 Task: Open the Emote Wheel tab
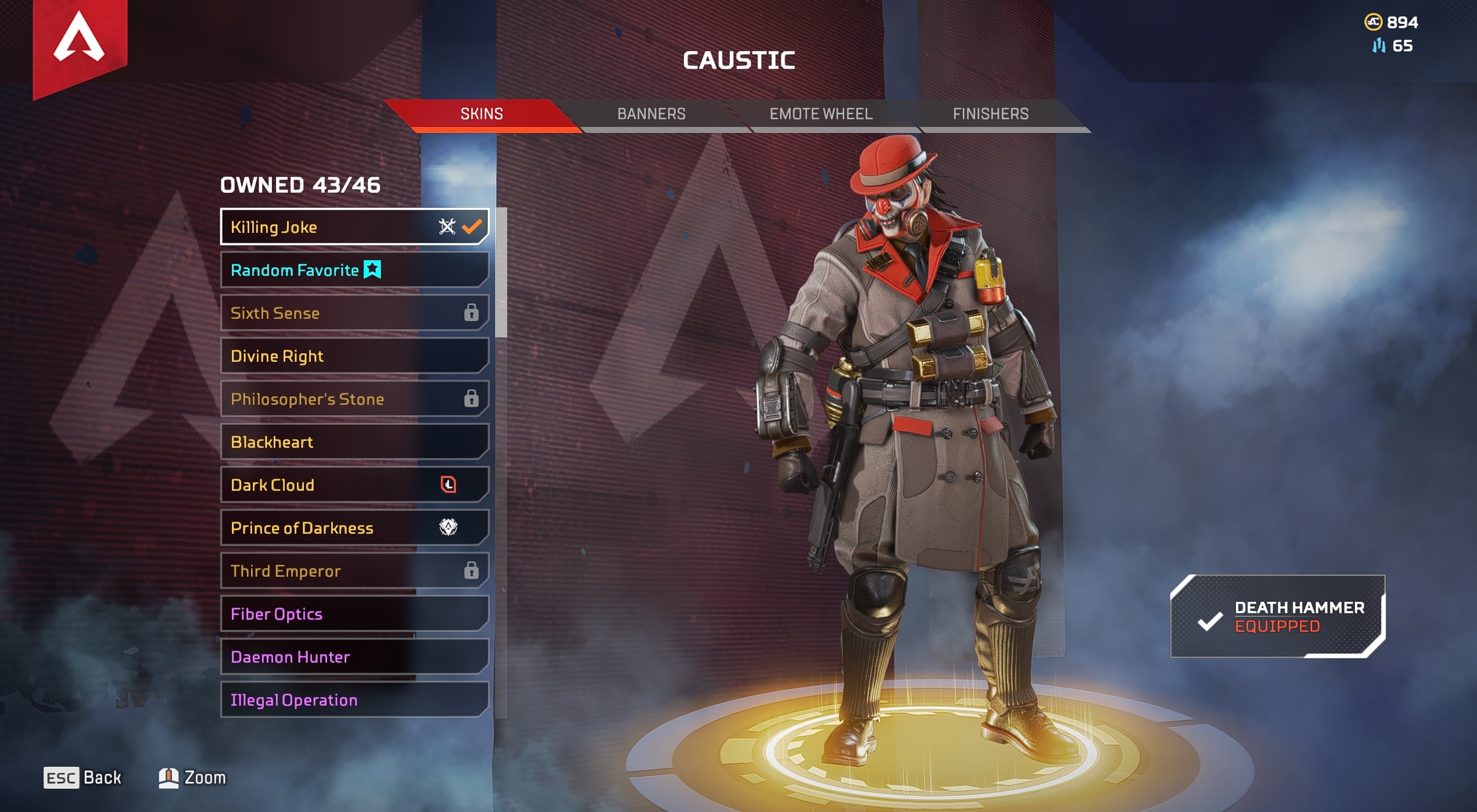tap(820, 114)
